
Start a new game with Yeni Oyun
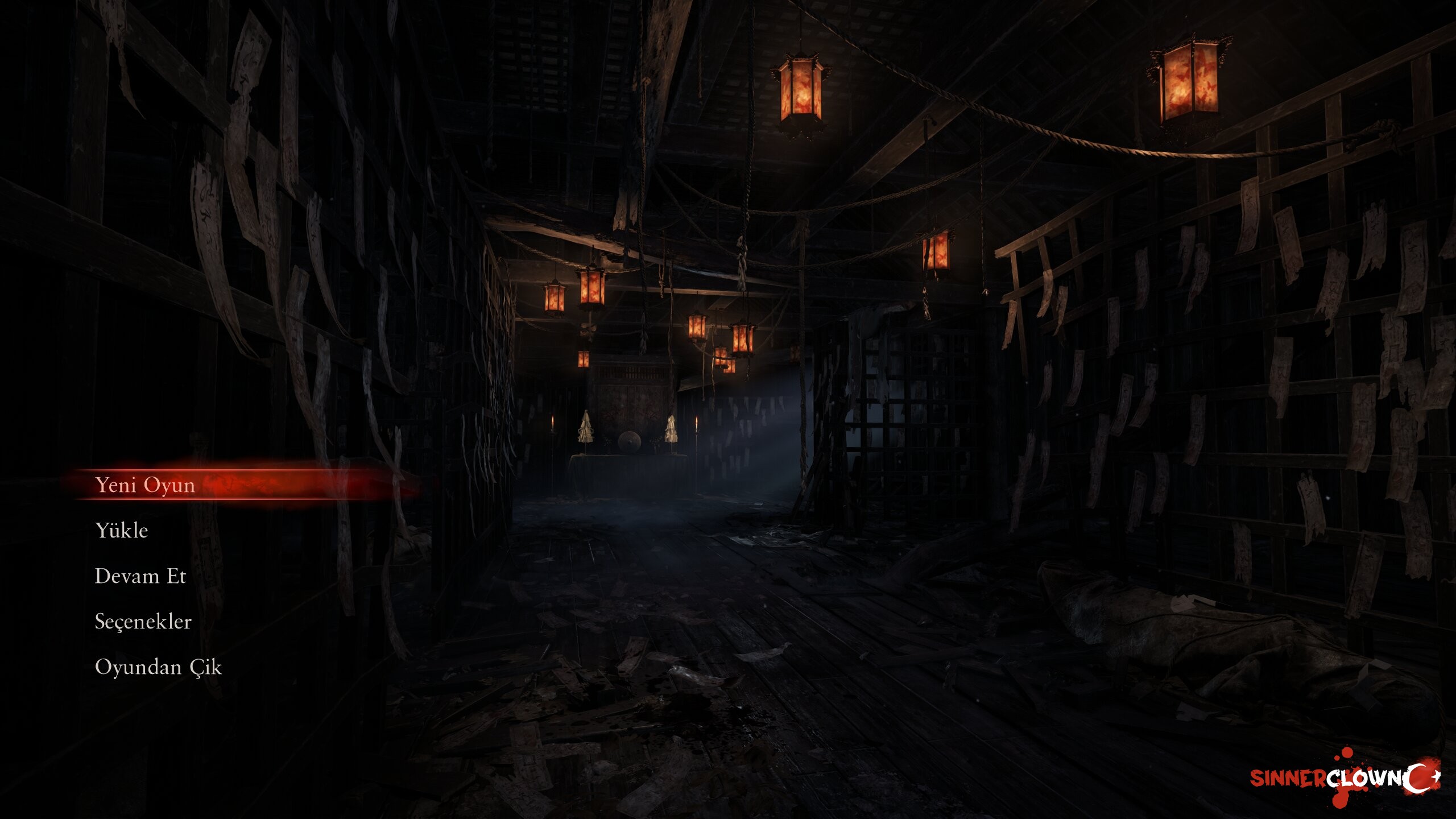pos(146,485)
